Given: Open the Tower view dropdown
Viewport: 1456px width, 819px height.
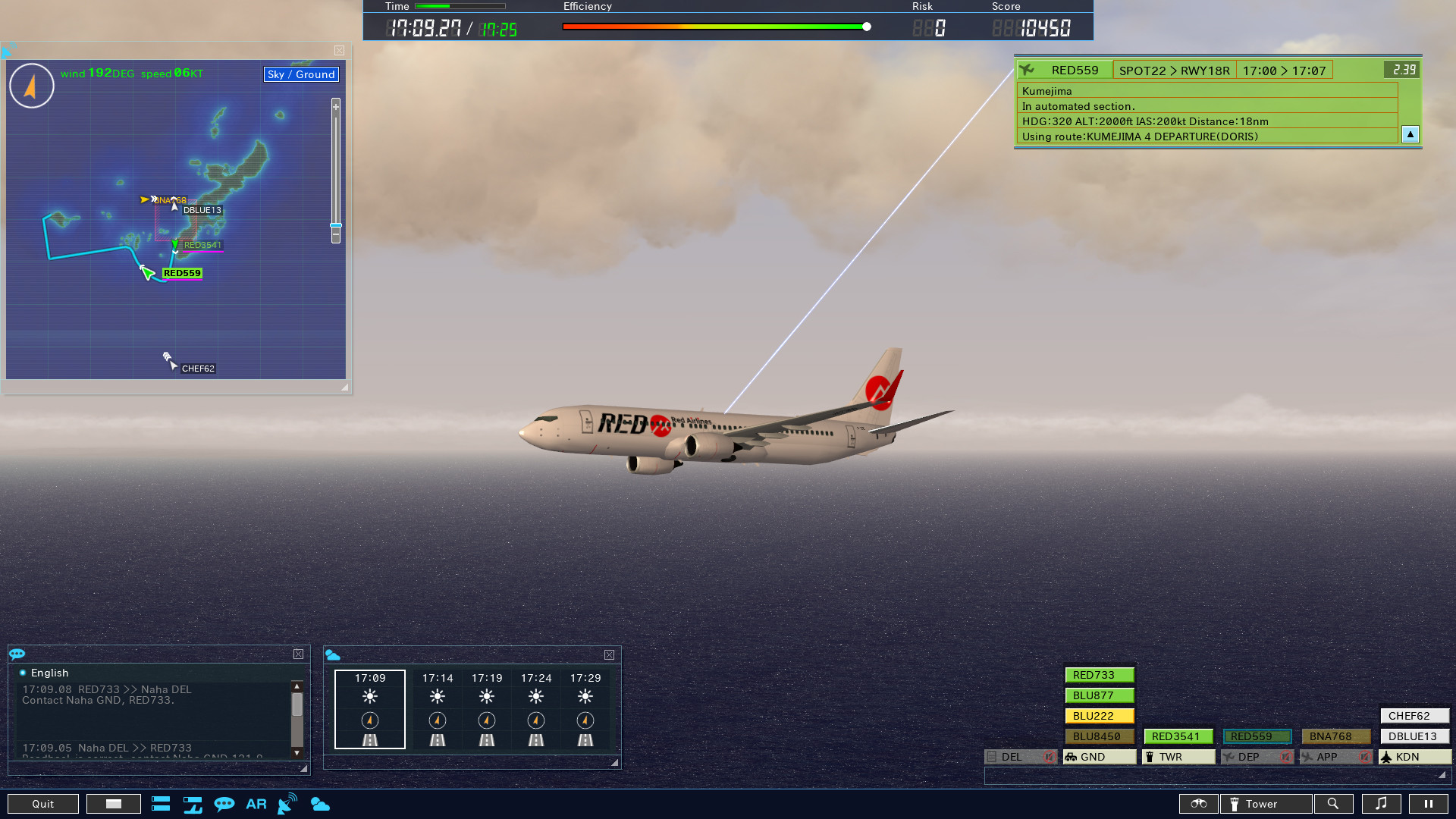Looking at the screenshot, I should (1265, 804).
